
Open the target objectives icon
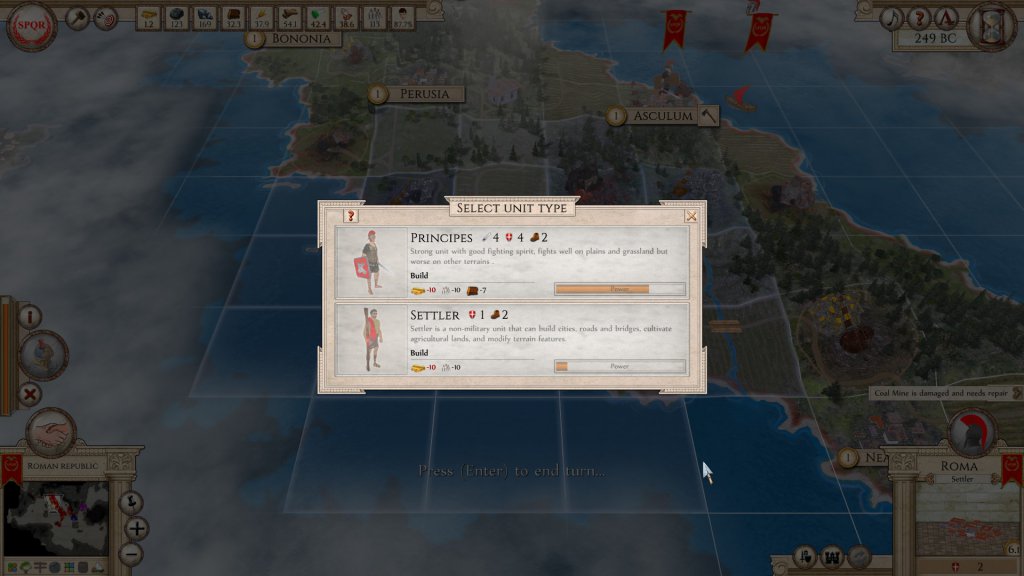tap(105, 18)
